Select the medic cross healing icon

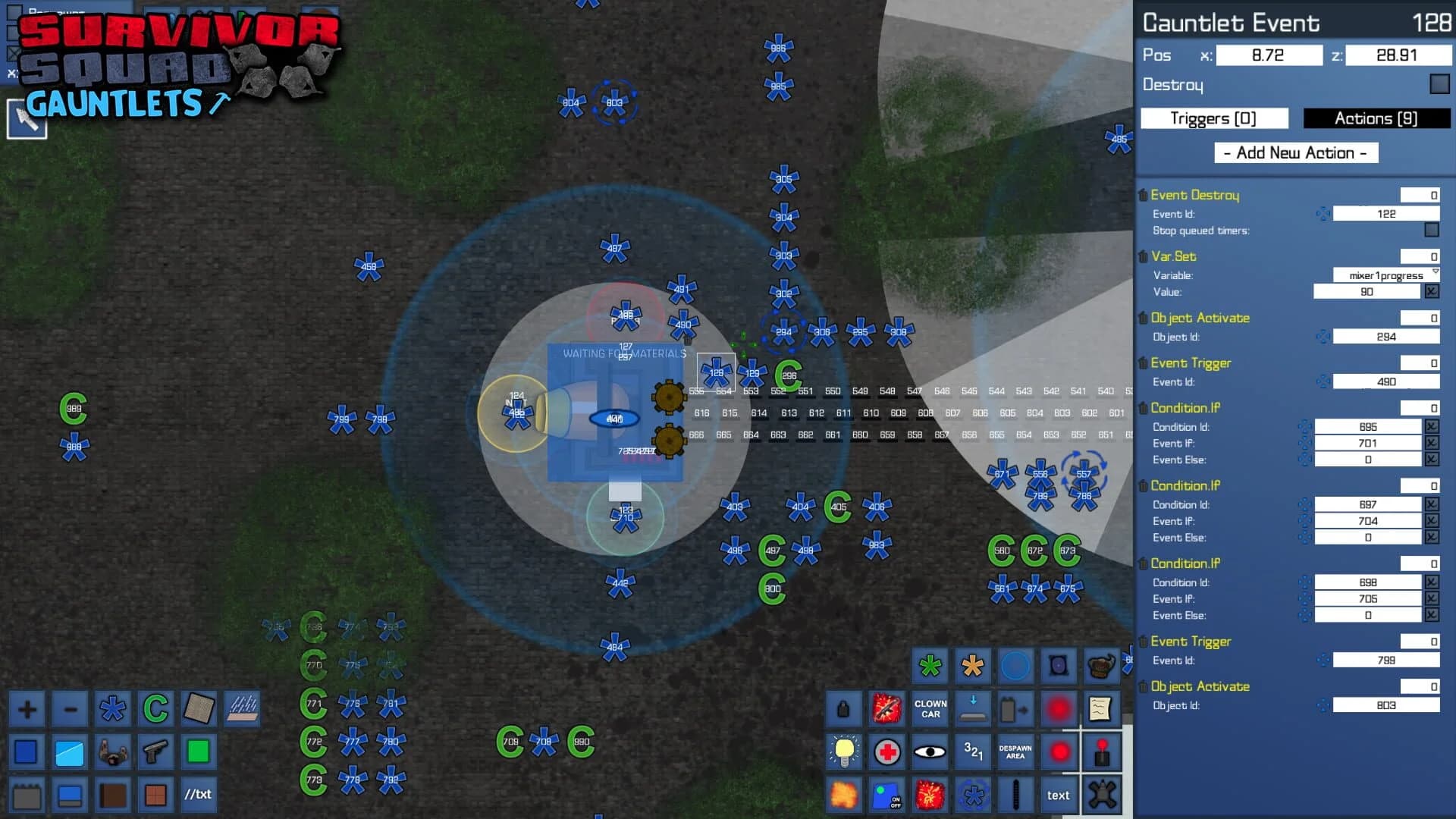(x=886, y=752)
